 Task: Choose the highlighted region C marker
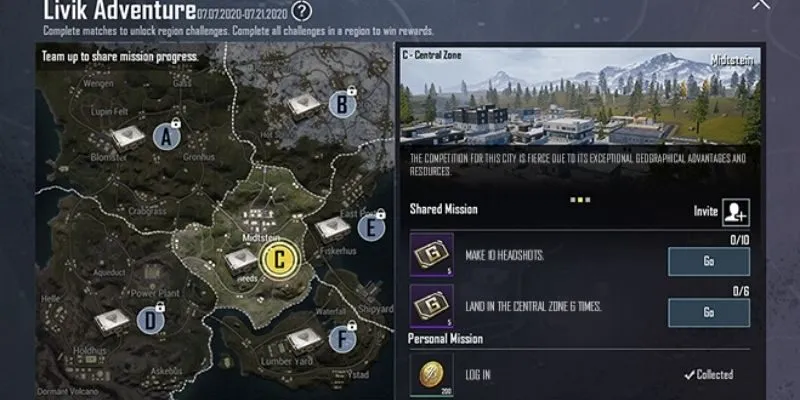pos(280,259)
